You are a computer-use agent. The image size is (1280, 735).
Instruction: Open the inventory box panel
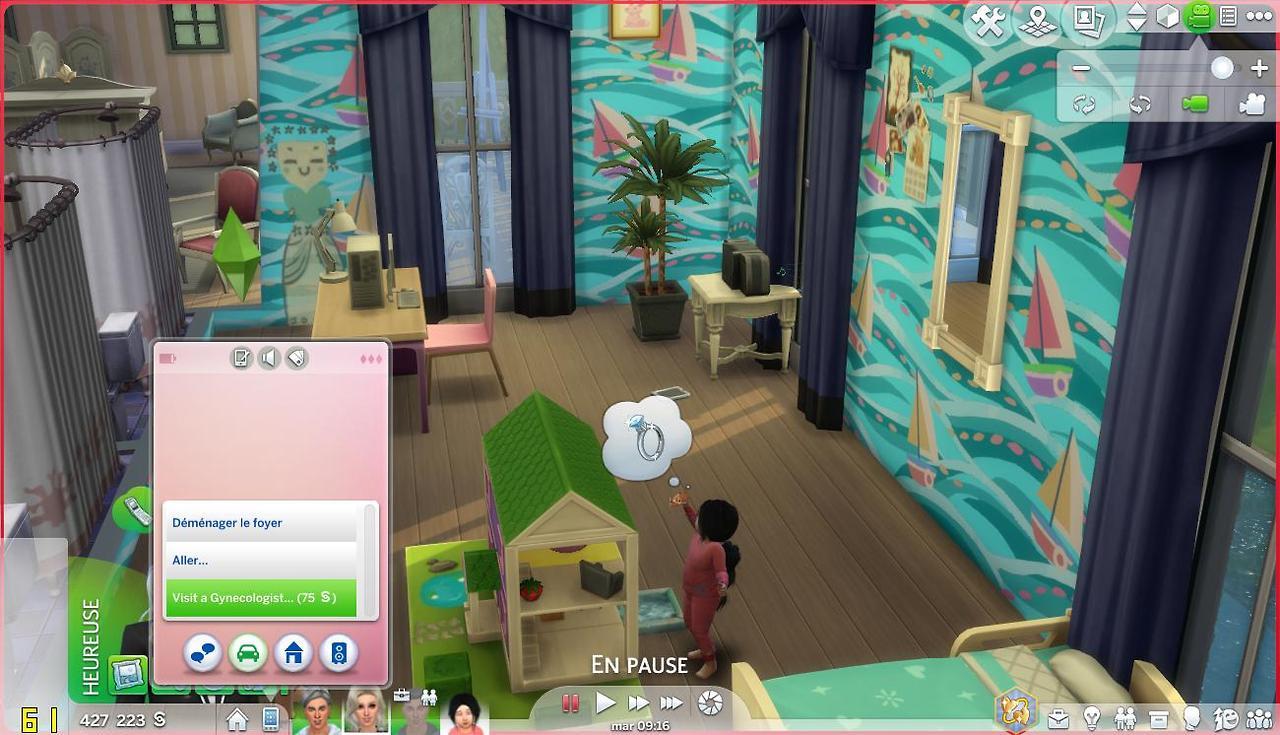coord(1159,718)
